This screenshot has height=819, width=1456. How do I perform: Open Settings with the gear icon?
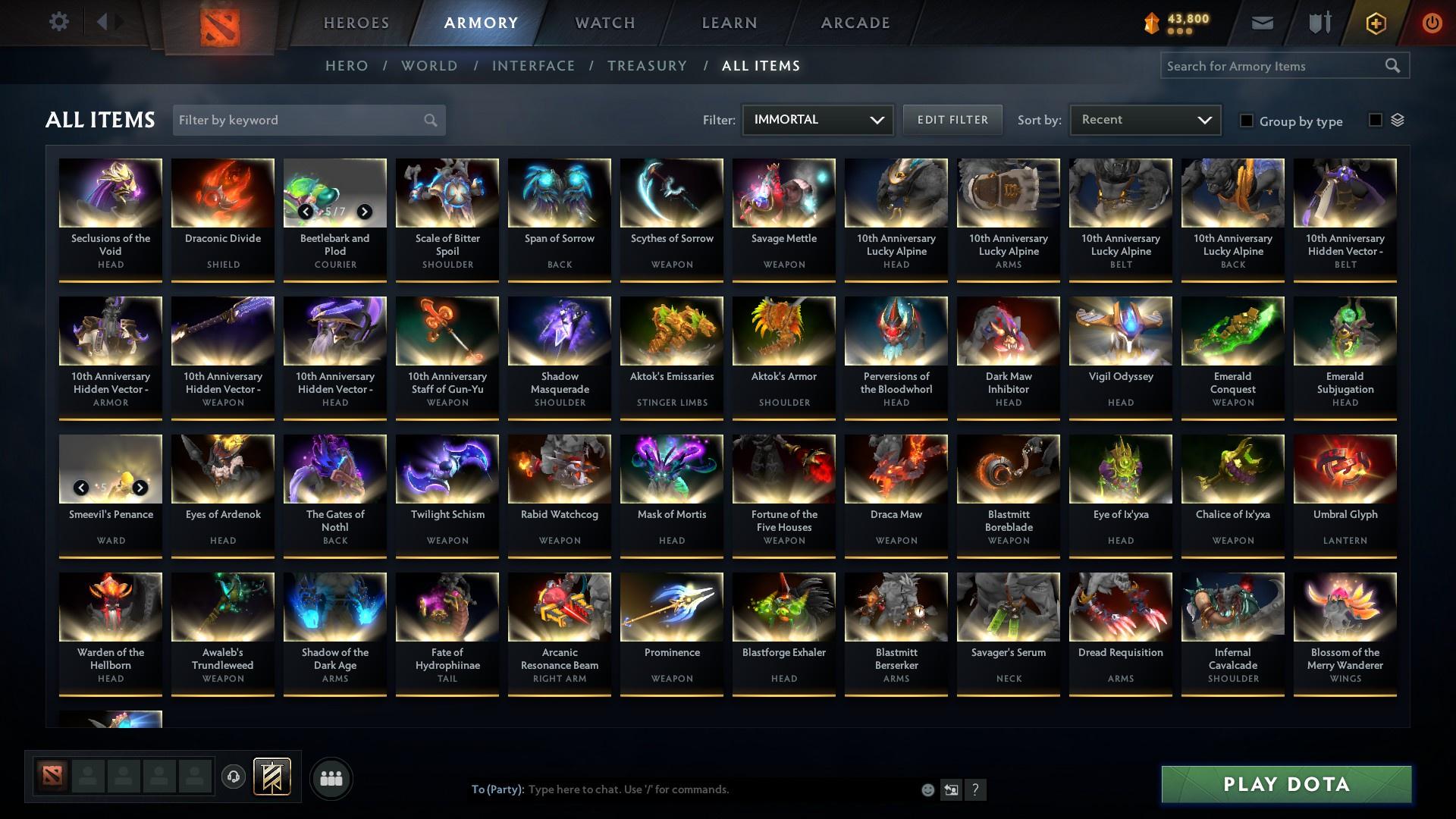58,22
